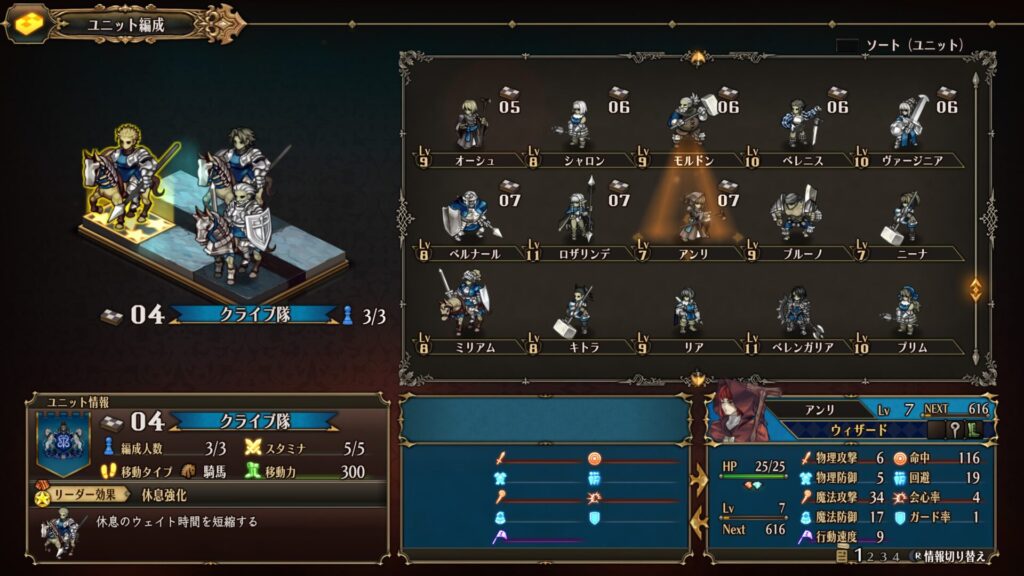Select the unit オーシュ
This screenshot has width=1024, height=576.
click(472, 126)
